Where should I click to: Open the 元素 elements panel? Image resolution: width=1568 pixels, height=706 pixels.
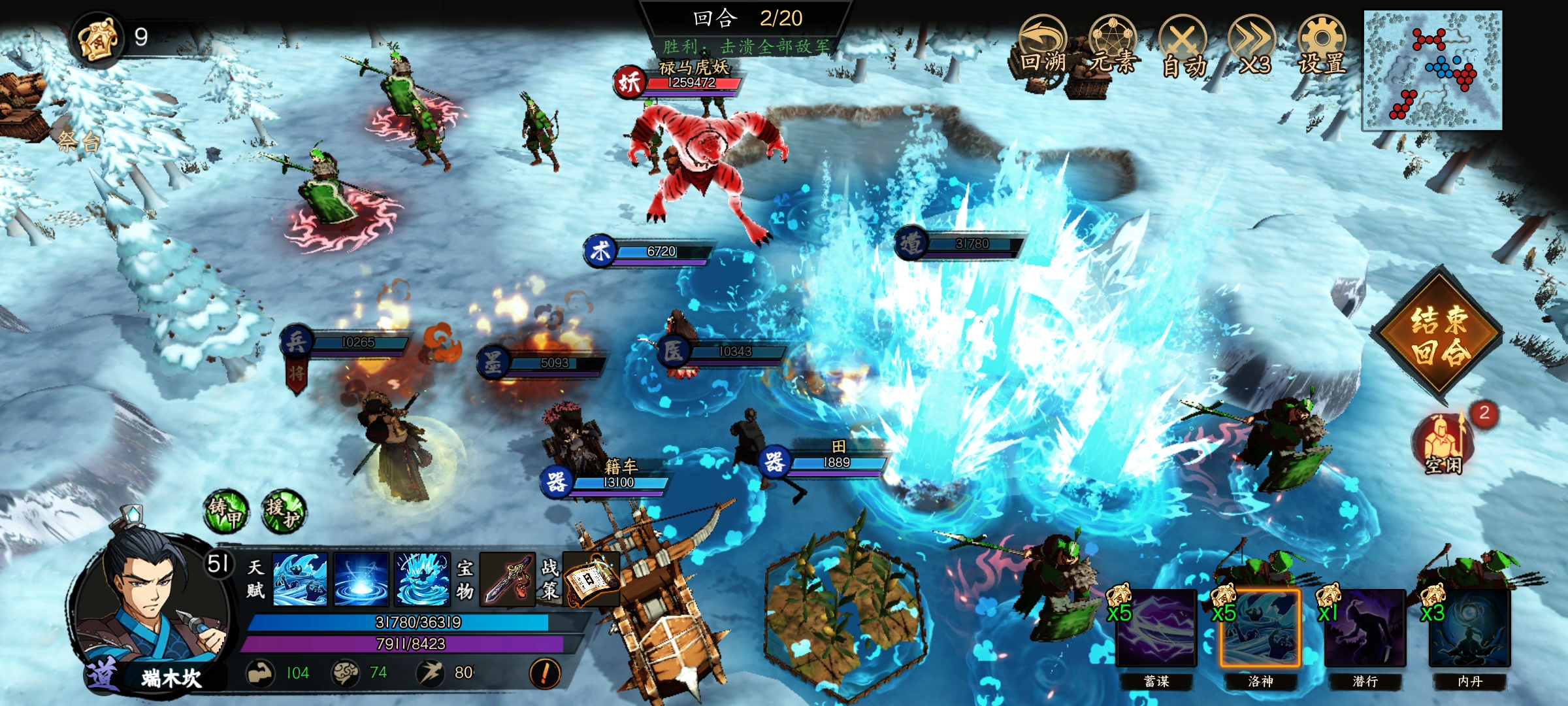pos(1113,47)
